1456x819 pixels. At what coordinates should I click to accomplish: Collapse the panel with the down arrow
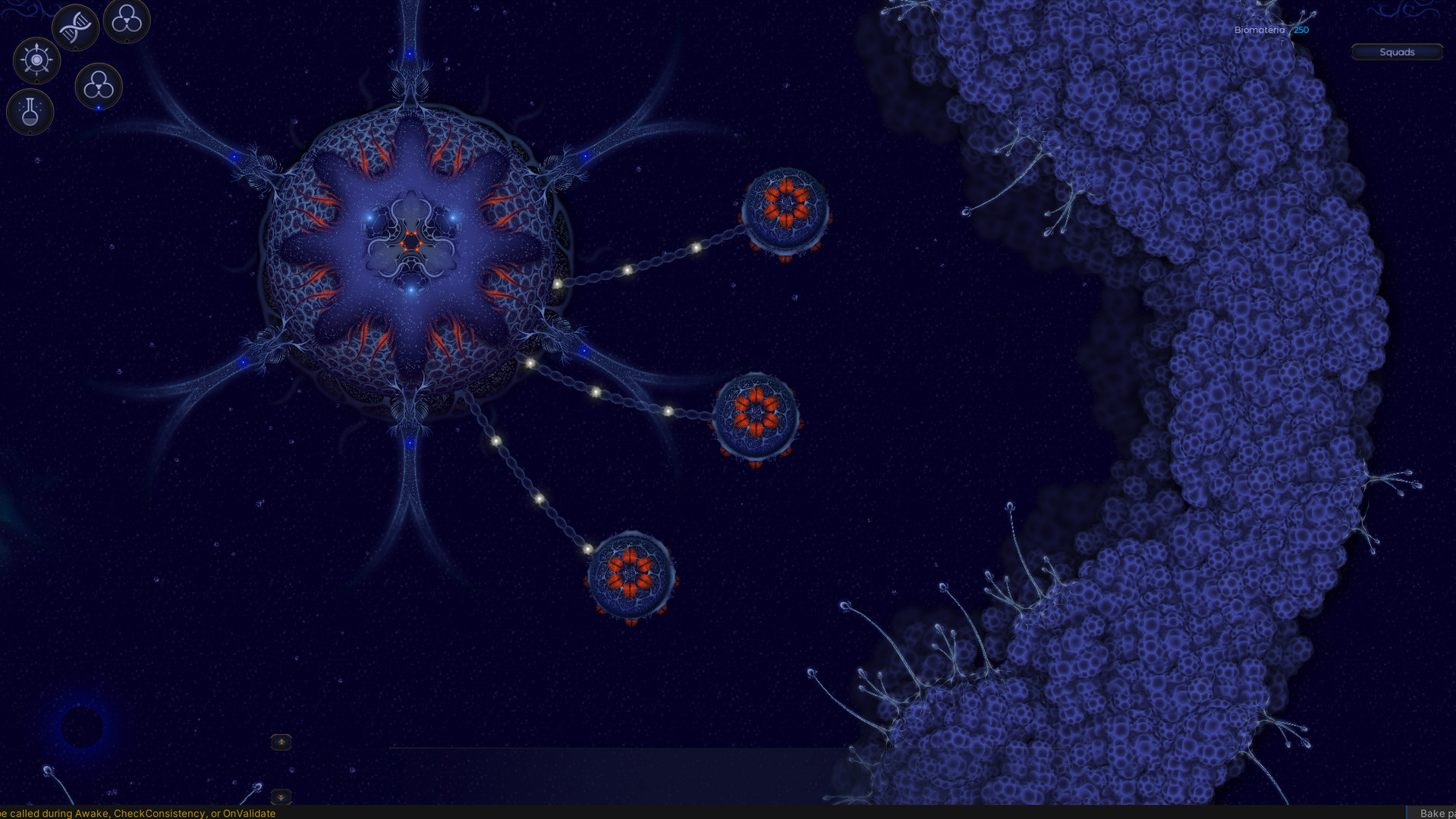click(x=281, y=796)
